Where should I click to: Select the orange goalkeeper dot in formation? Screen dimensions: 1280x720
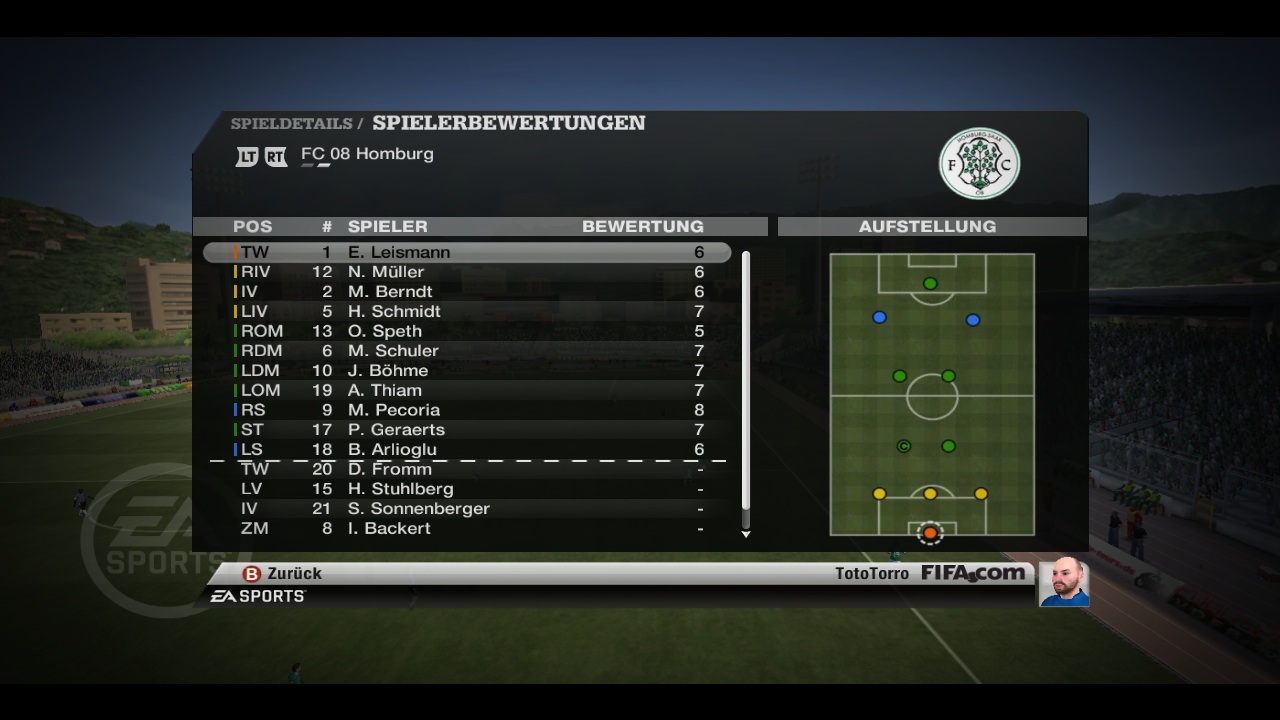coord(930,533)
